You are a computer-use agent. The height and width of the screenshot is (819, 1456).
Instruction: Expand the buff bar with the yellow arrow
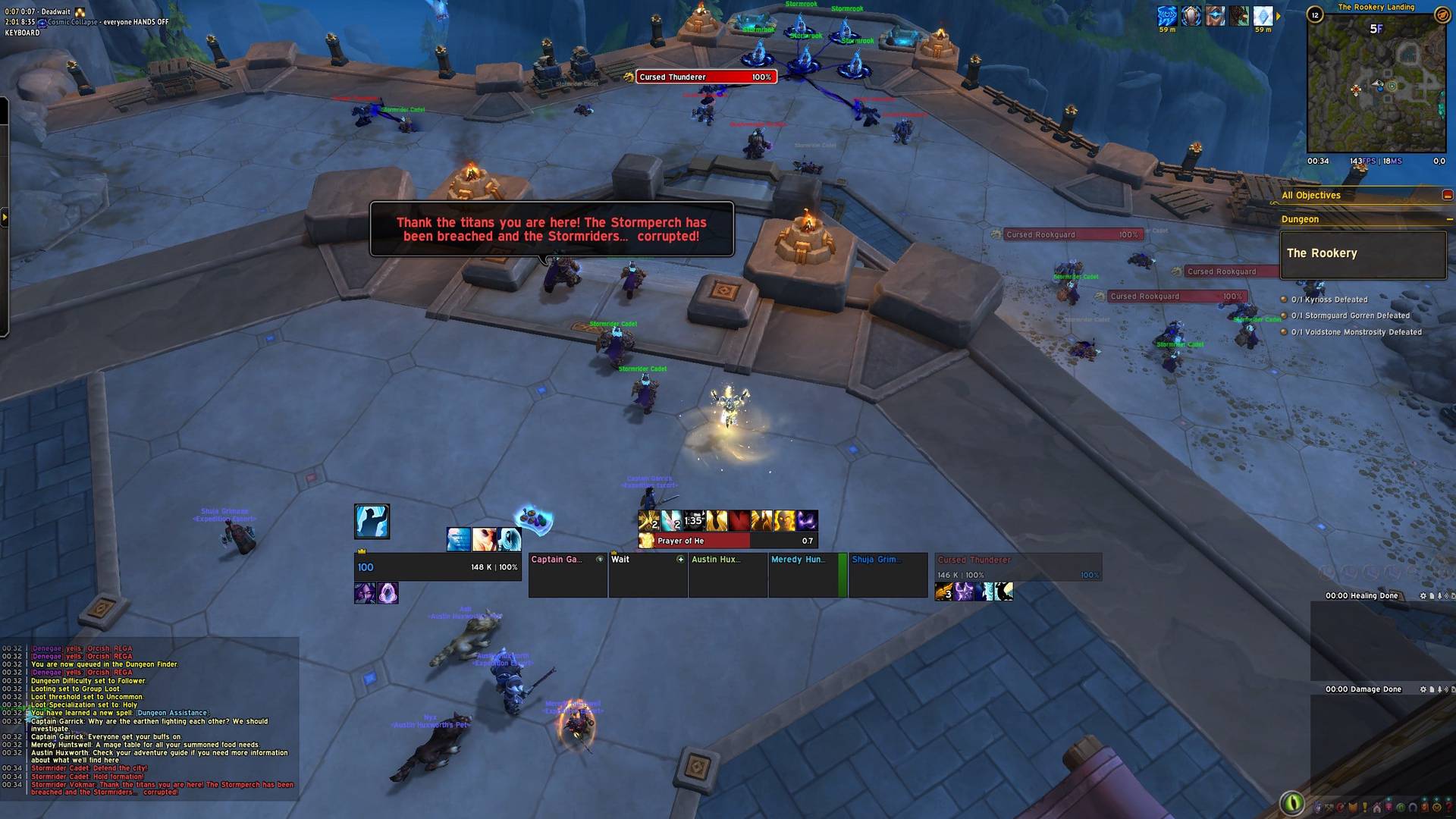(1279, 16)
